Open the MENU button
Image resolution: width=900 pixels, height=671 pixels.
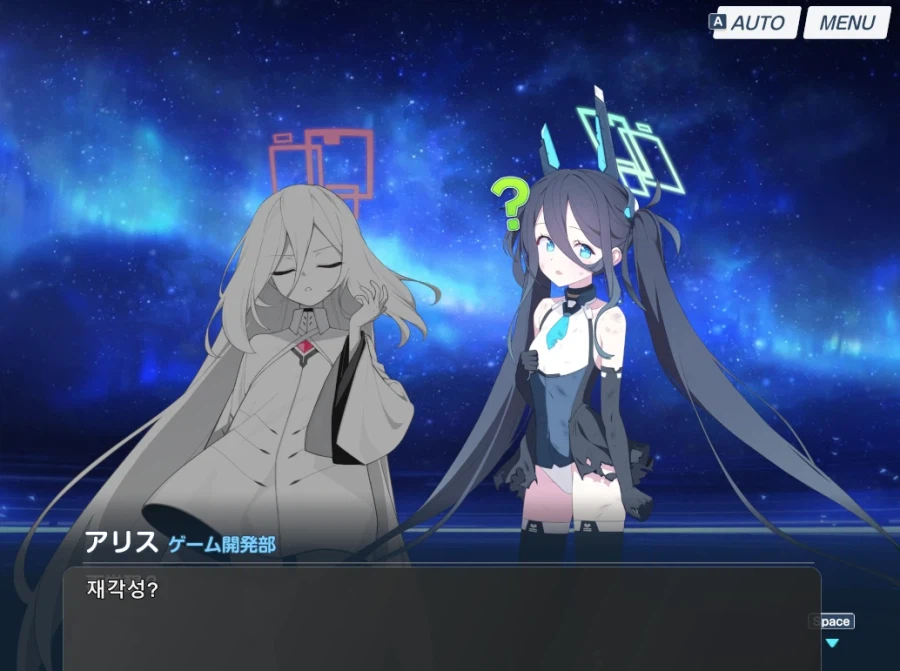(x=846, y=23)
